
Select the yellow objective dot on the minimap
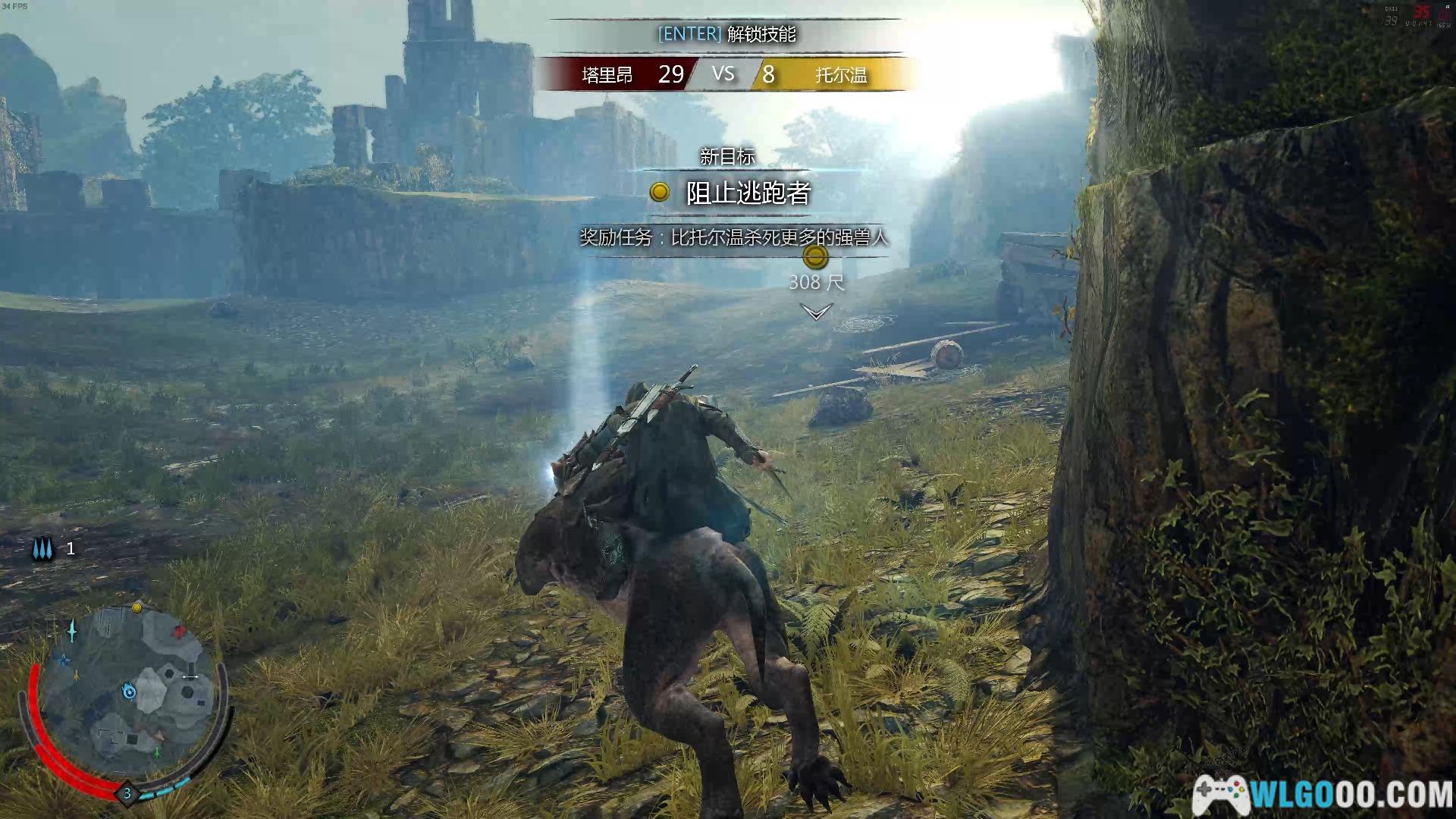136,607
